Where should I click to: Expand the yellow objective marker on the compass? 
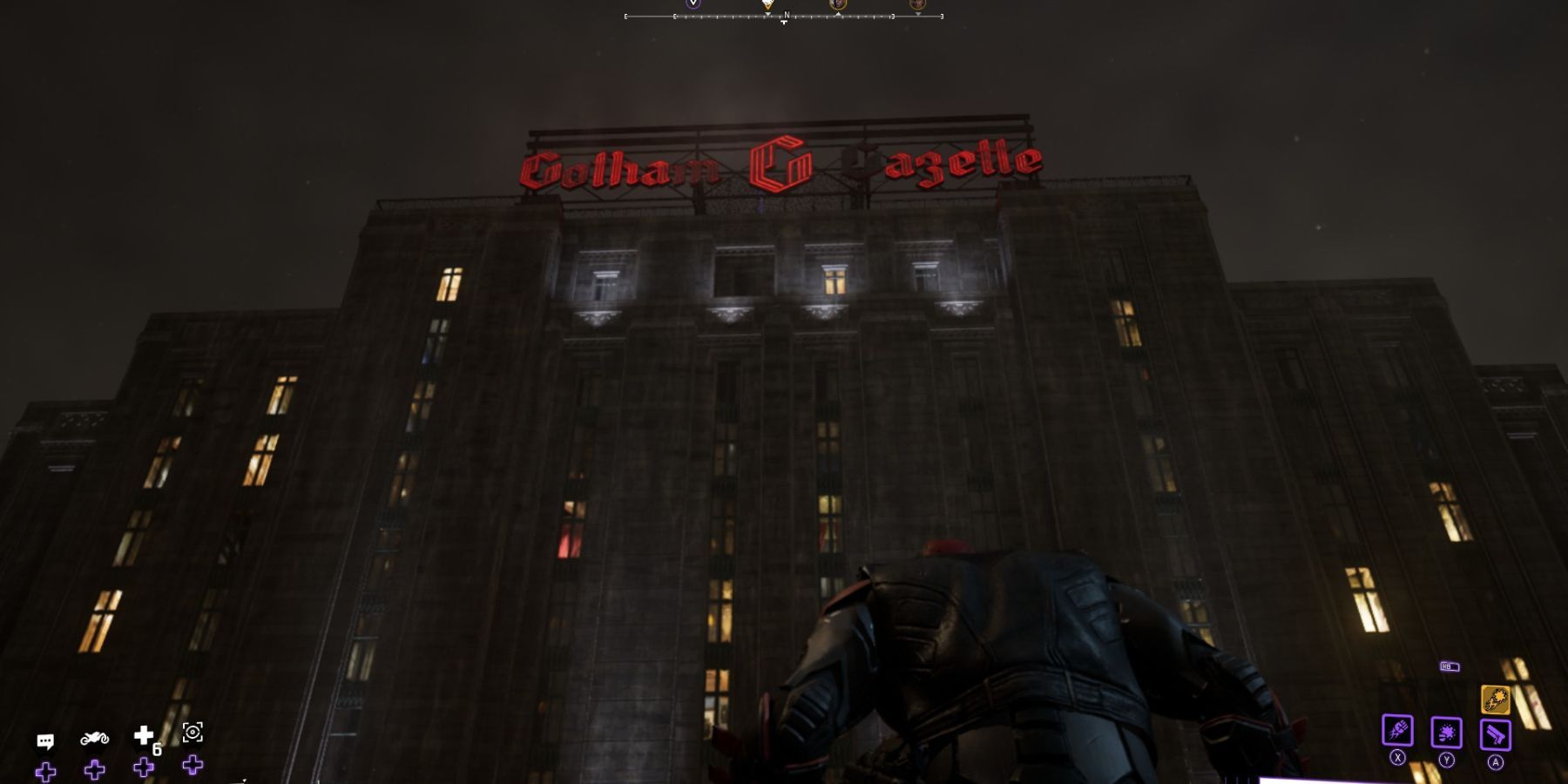tap(768, 6)
